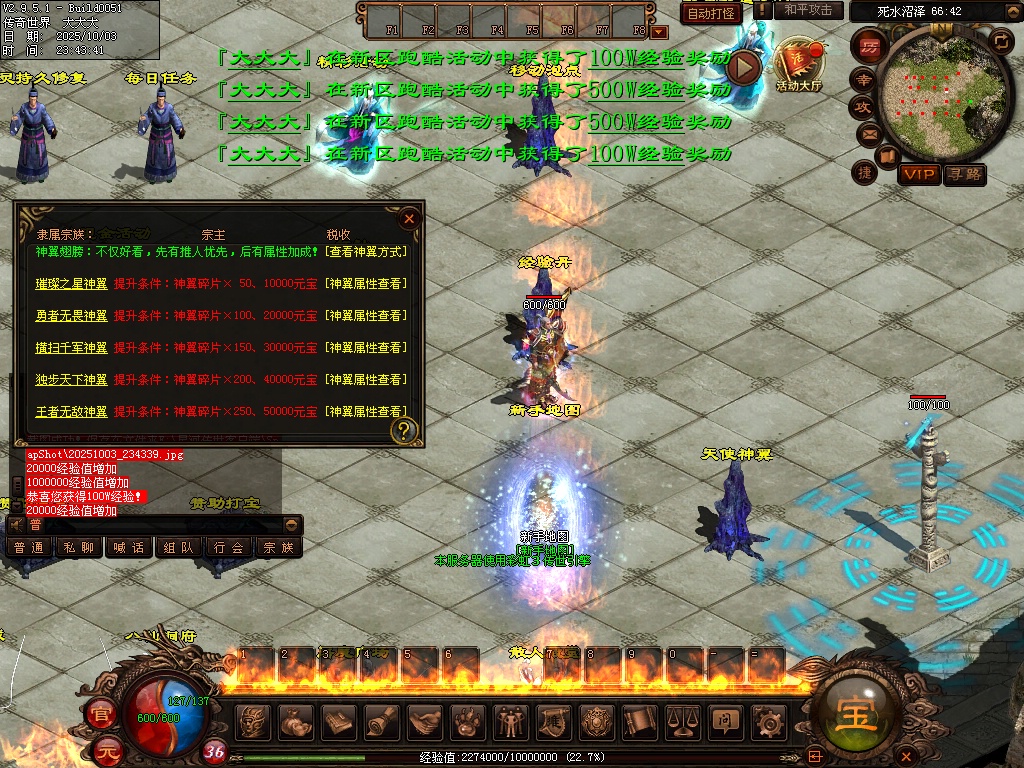Change the 和平攻击 attack mode

click(x=807, y=10)
